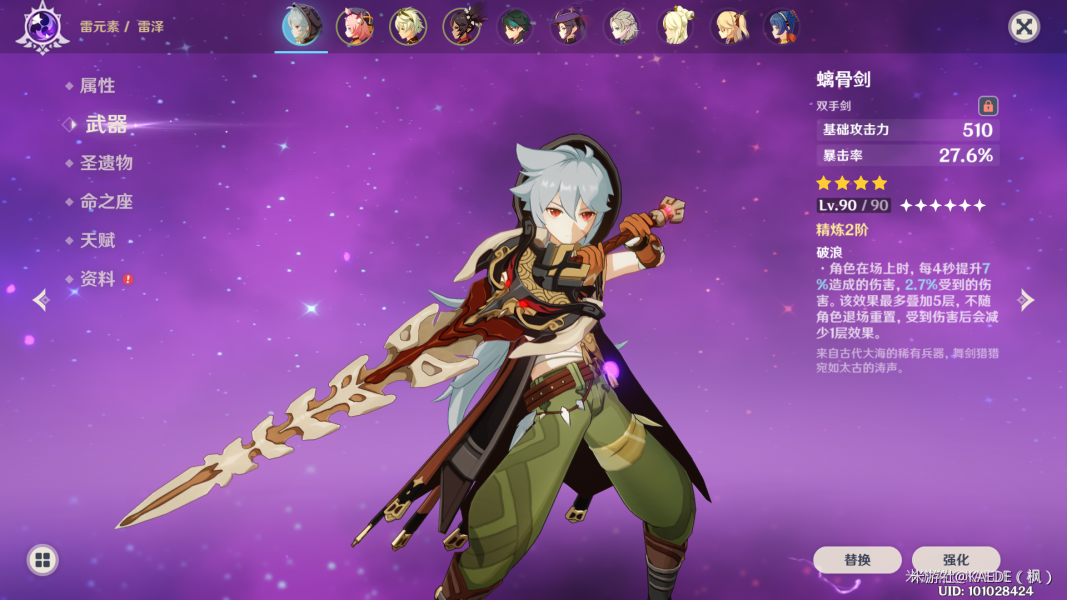1067x600 pixels.
Task: Click the 替换 switch weapon button
Action: click(857, 560)
